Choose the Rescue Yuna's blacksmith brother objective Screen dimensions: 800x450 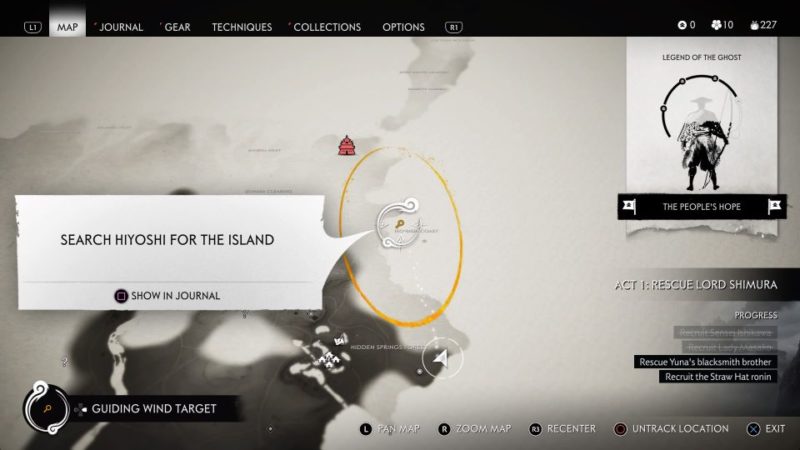point(705,362)
